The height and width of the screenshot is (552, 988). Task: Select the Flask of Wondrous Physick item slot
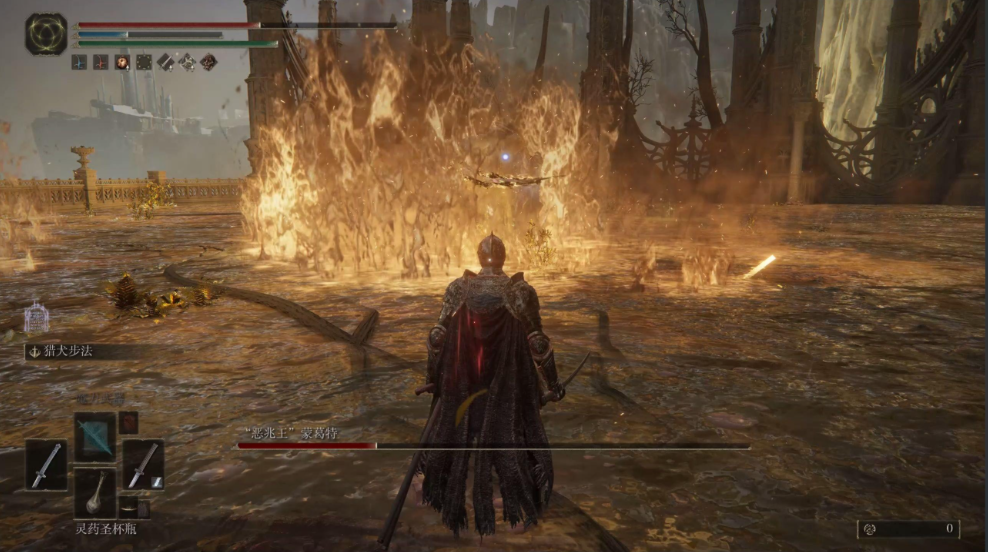click(x=97, y=491)
